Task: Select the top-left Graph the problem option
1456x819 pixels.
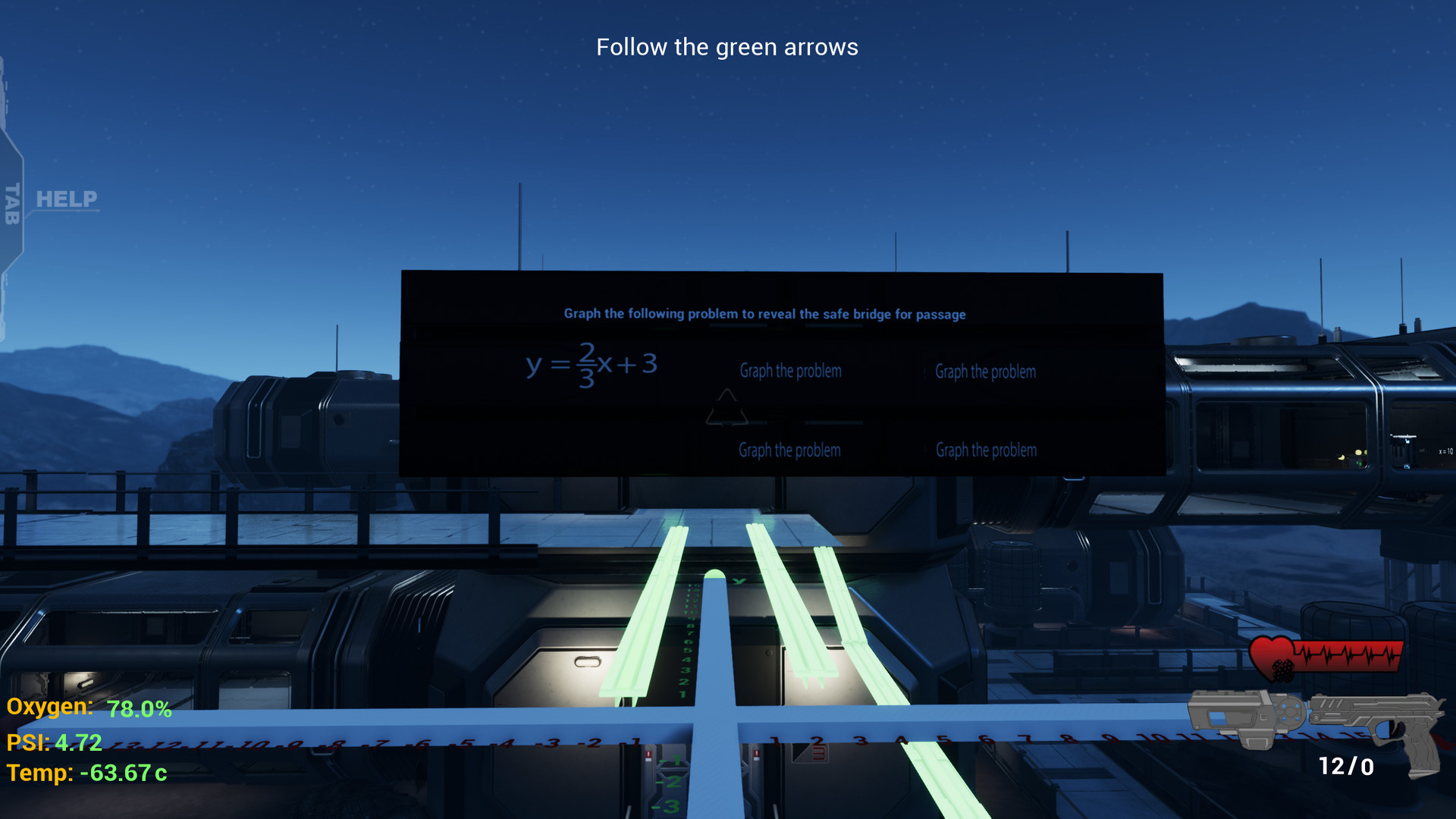Action: click(790, 371)
